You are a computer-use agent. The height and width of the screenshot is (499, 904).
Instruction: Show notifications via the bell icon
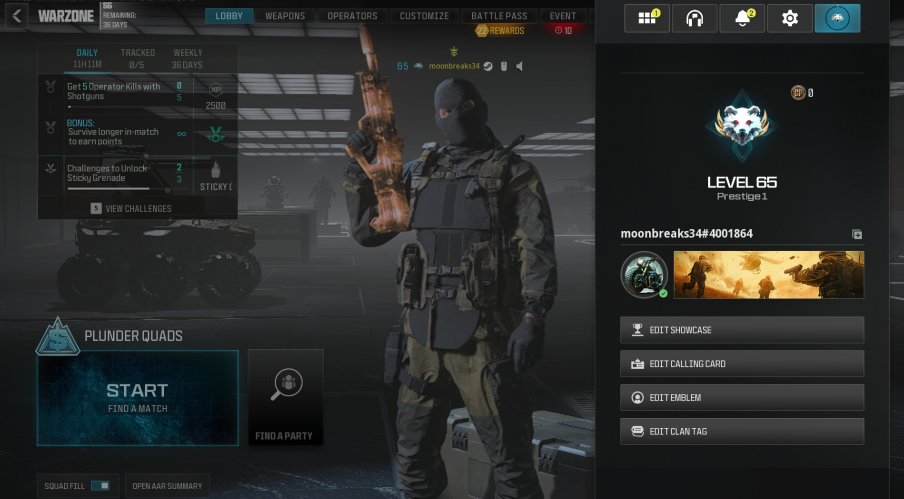point(743,18)
